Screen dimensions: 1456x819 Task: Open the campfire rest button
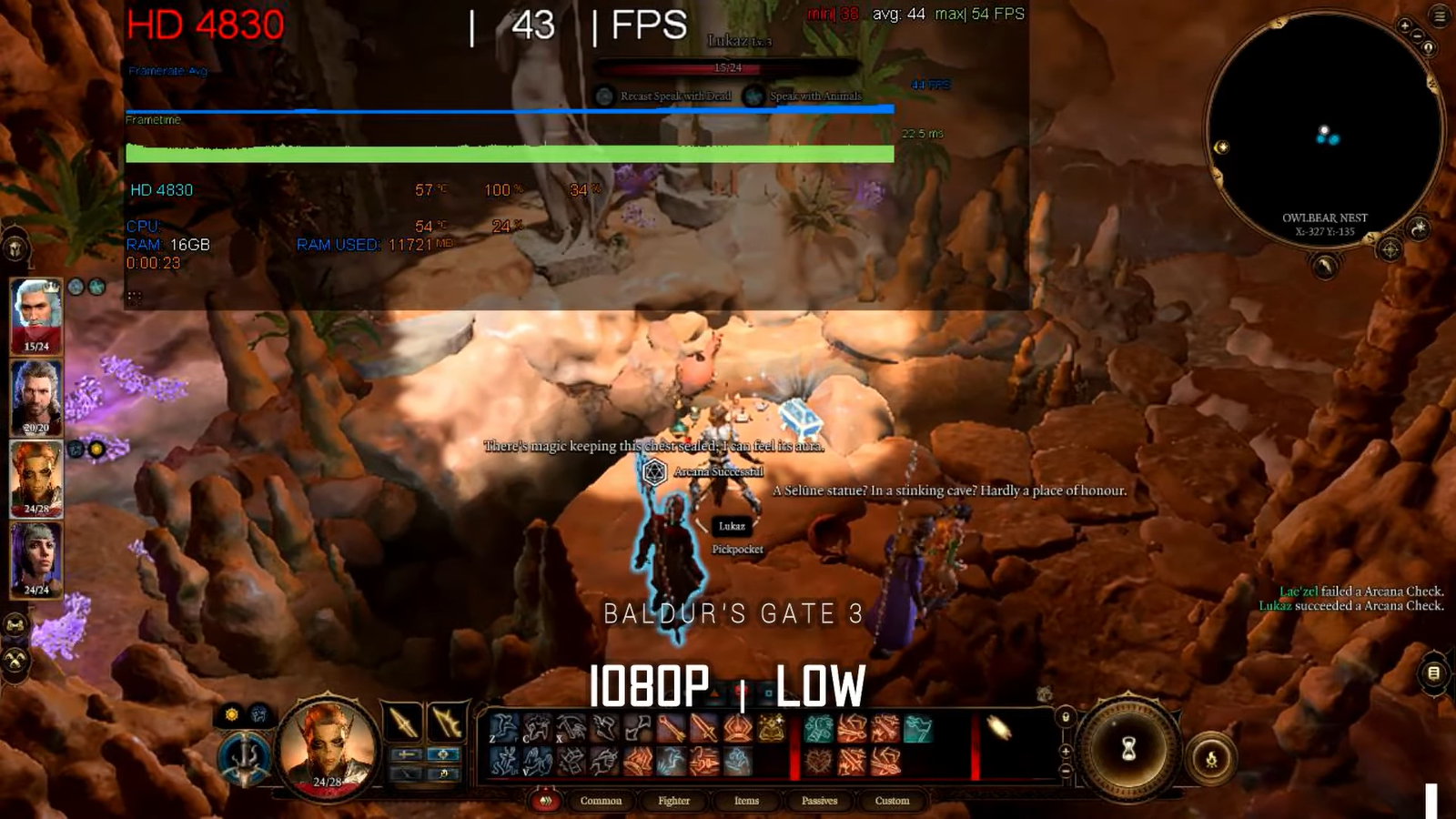1211,759
